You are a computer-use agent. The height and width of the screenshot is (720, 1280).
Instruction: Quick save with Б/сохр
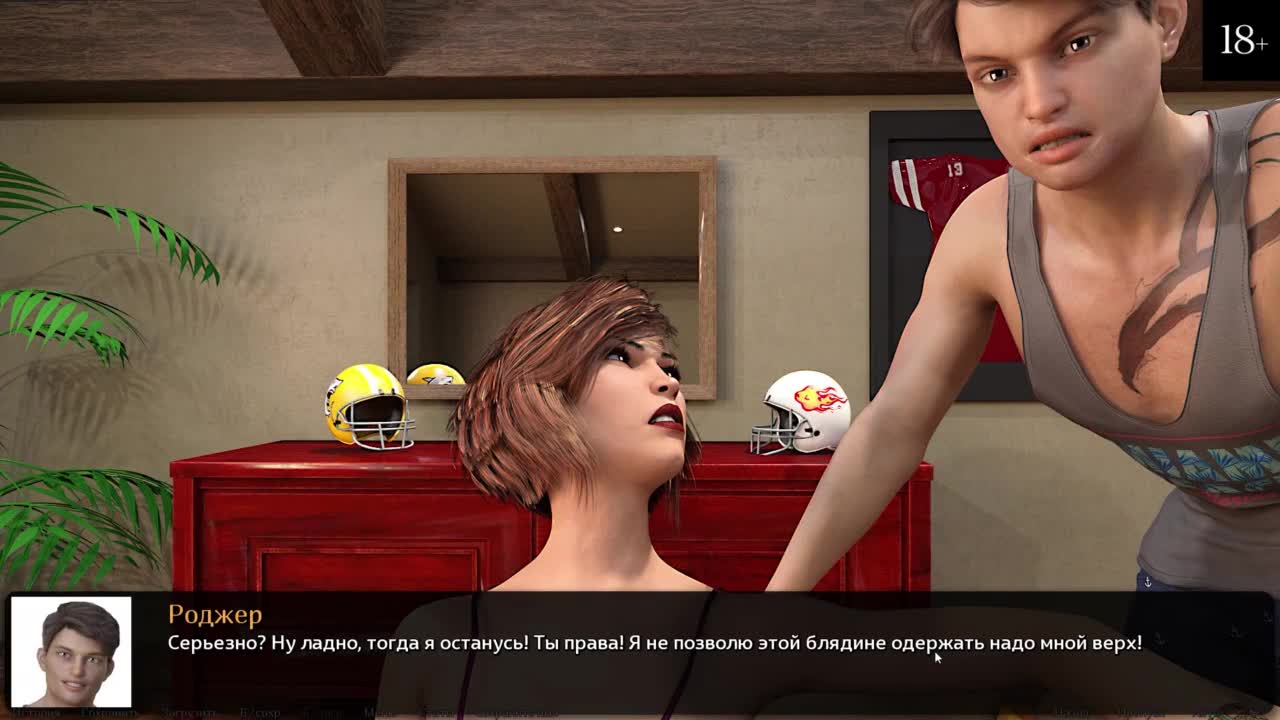(x=260, y=713)
